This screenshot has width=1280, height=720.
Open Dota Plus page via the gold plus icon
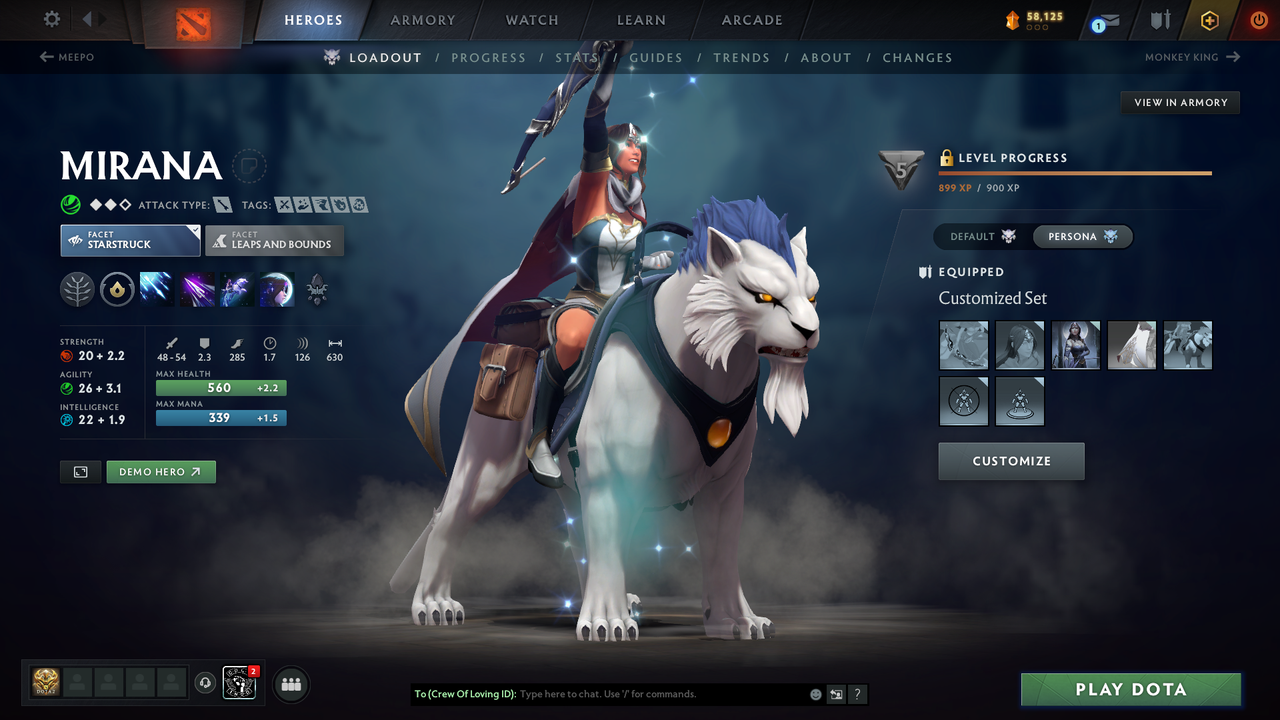click(x=1209, y=20)
